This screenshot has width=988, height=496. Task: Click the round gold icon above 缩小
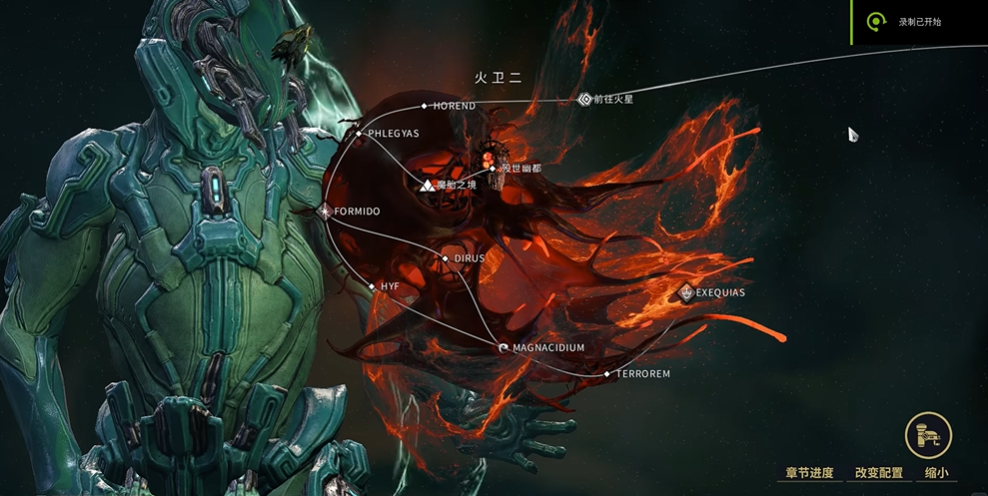pos(928,436)
